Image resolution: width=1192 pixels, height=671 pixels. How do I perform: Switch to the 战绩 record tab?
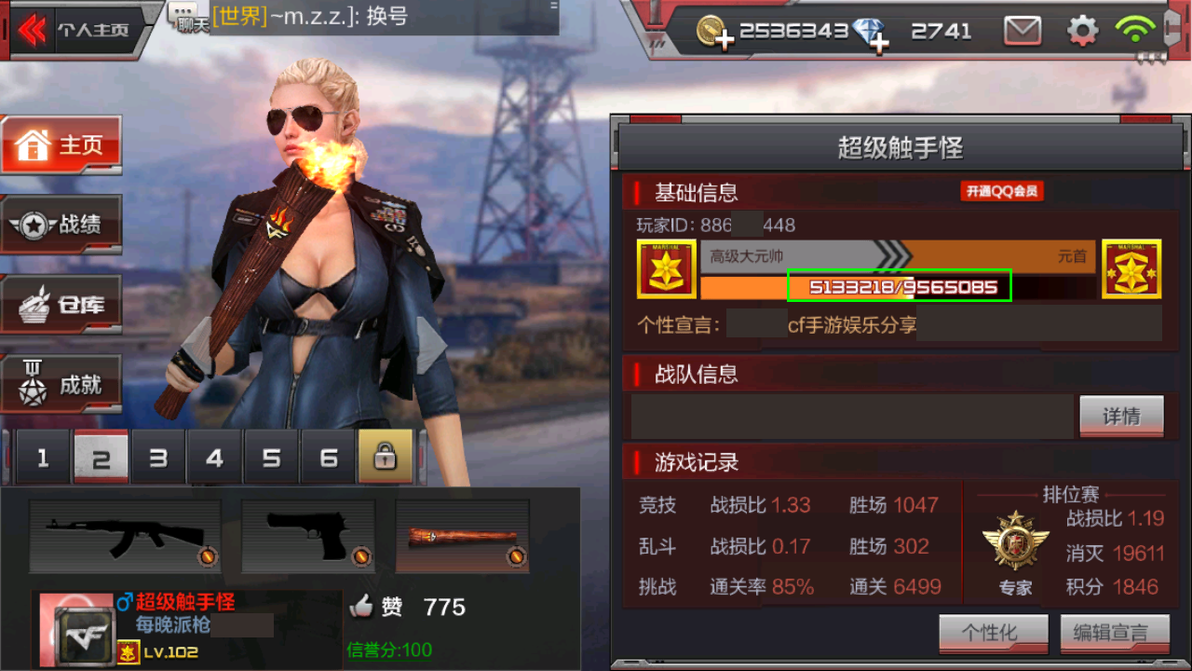pos(62,225)
